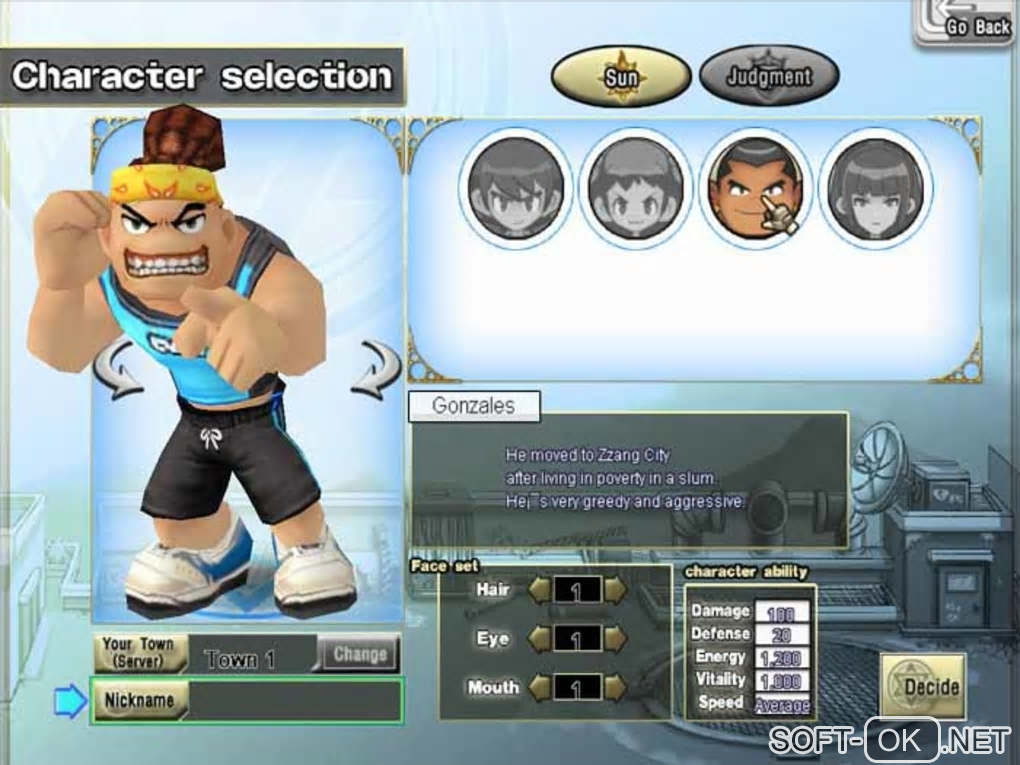Select the Gonzales character portrait
Screen dimensions: 1020x765
755,188
